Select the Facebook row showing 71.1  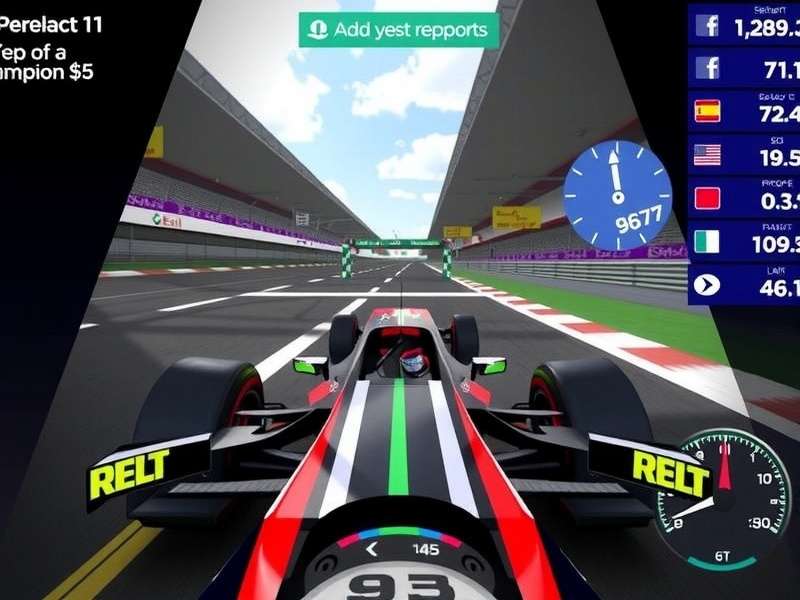pos(744,68)
